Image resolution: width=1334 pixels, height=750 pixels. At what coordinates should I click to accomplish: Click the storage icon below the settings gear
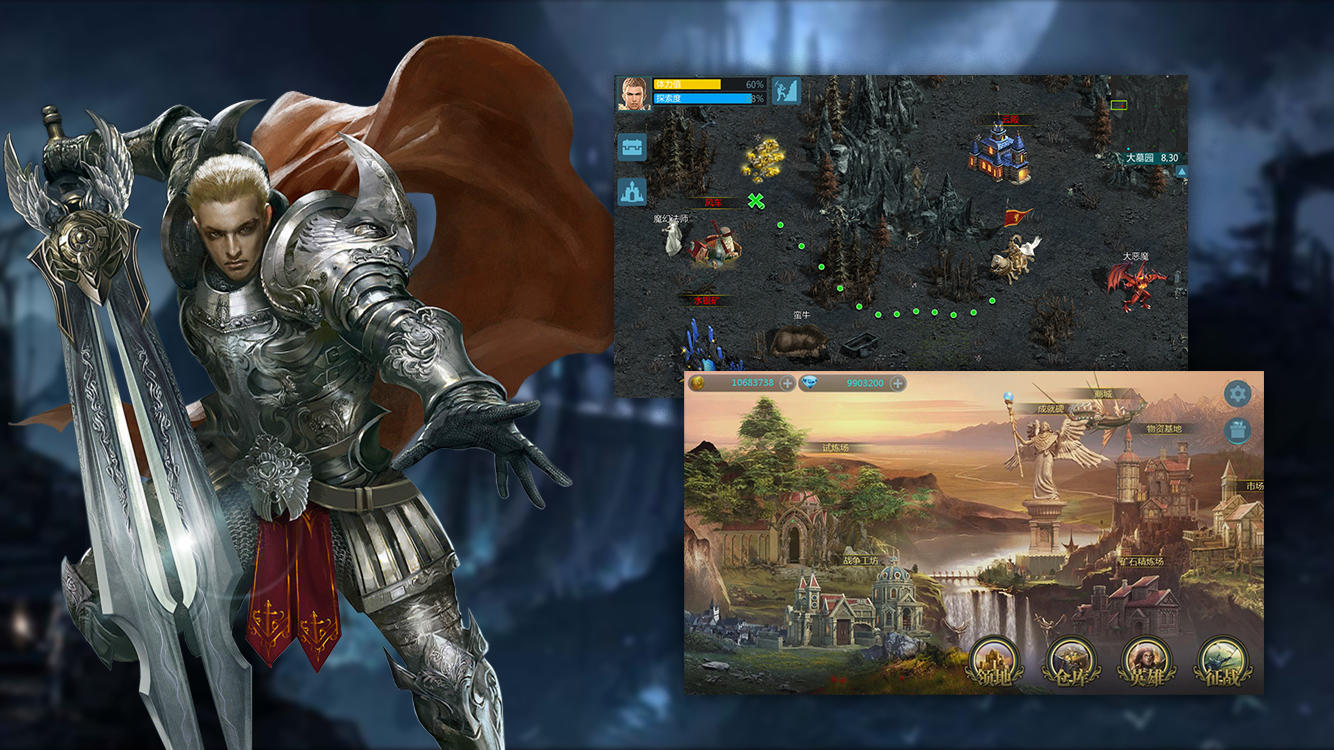[x=1238, y=431]
